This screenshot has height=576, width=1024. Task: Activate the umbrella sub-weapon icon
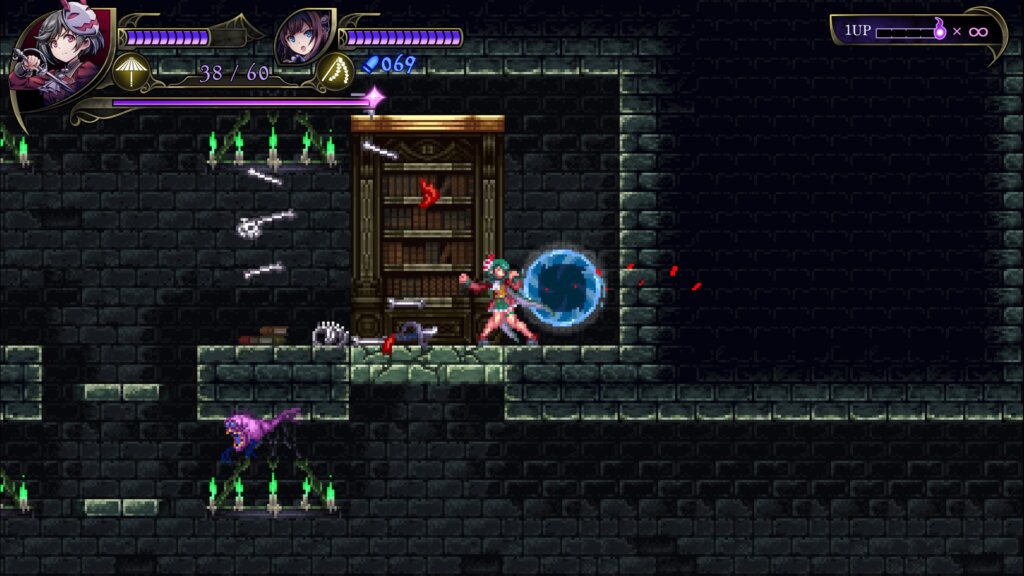coord(131,71)
